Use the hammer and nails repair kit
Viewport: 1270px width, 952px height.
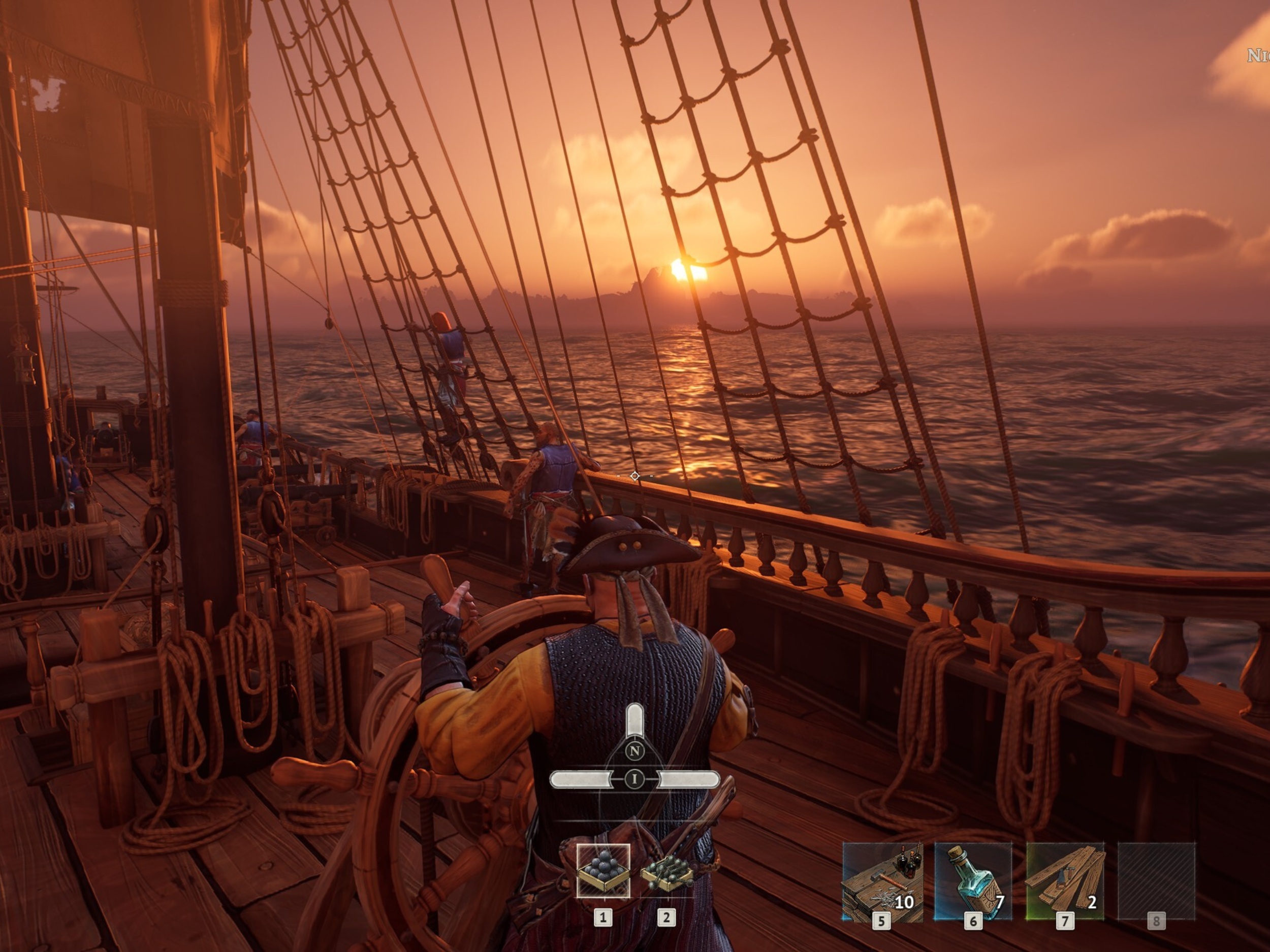pos(881,881)
